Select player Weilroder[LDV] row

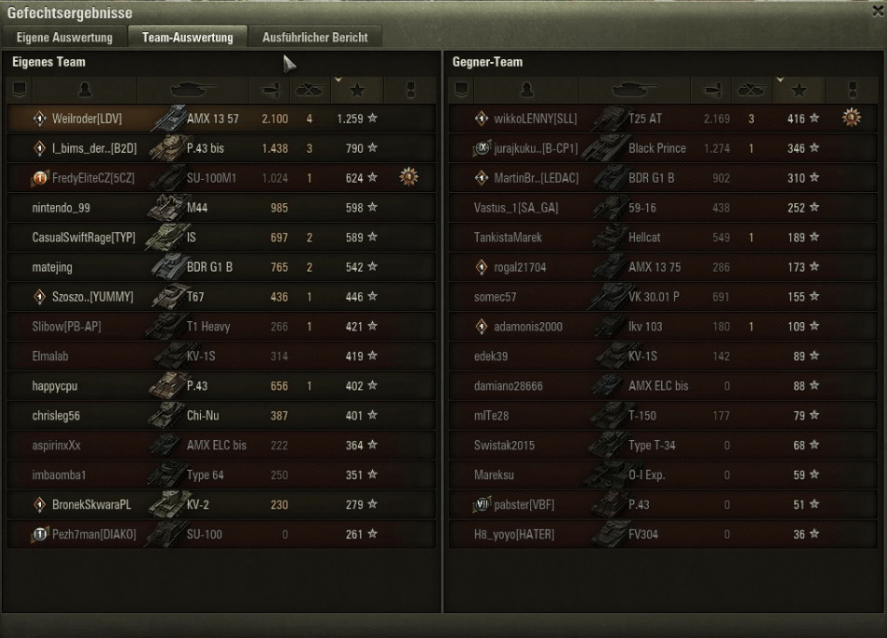click(220, 118)
